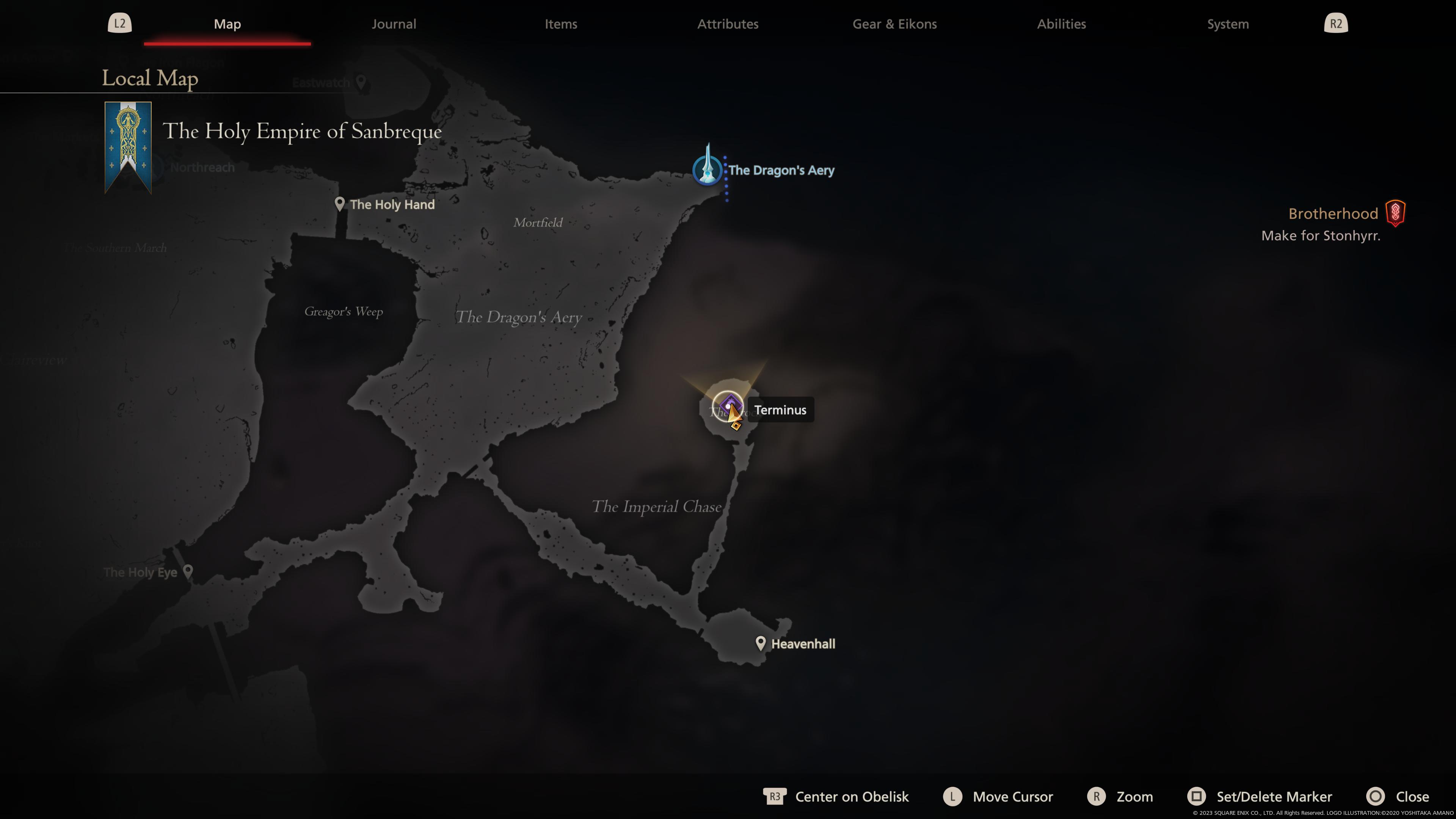Select the R2 shoulder button icon
The height and width of the screenshot is (819, 1456).
click(1335, 23)
